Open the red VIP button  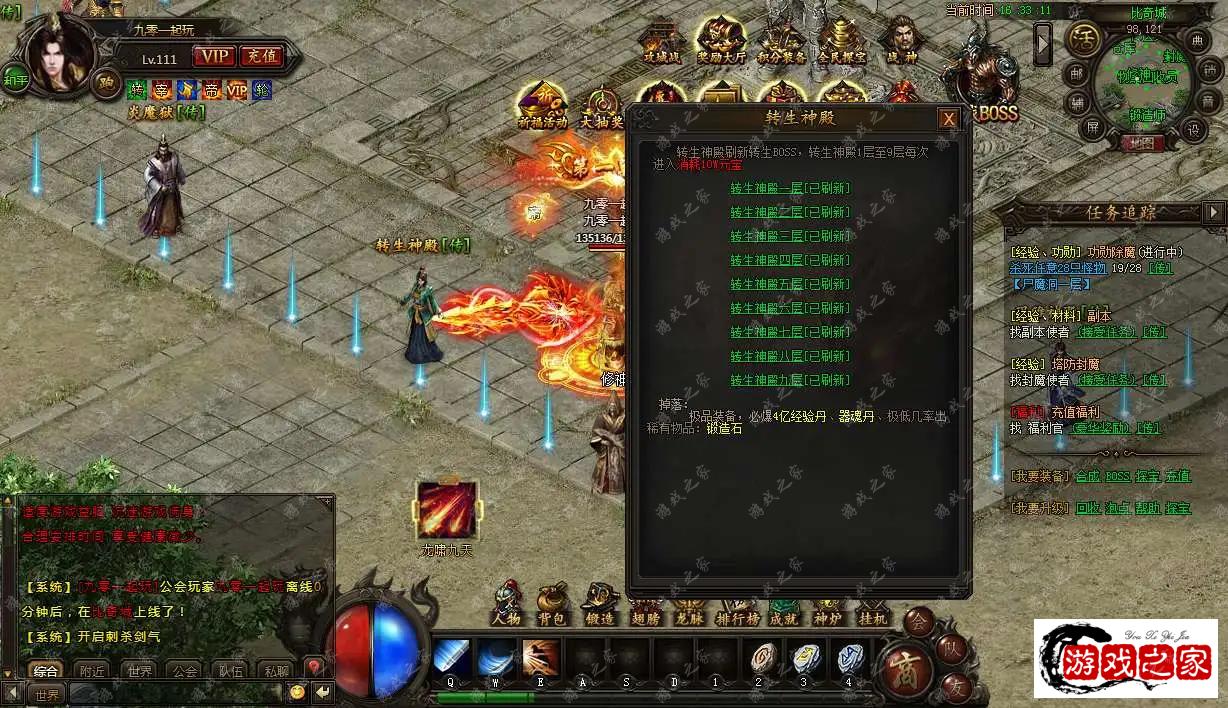[x=214, y=57]
